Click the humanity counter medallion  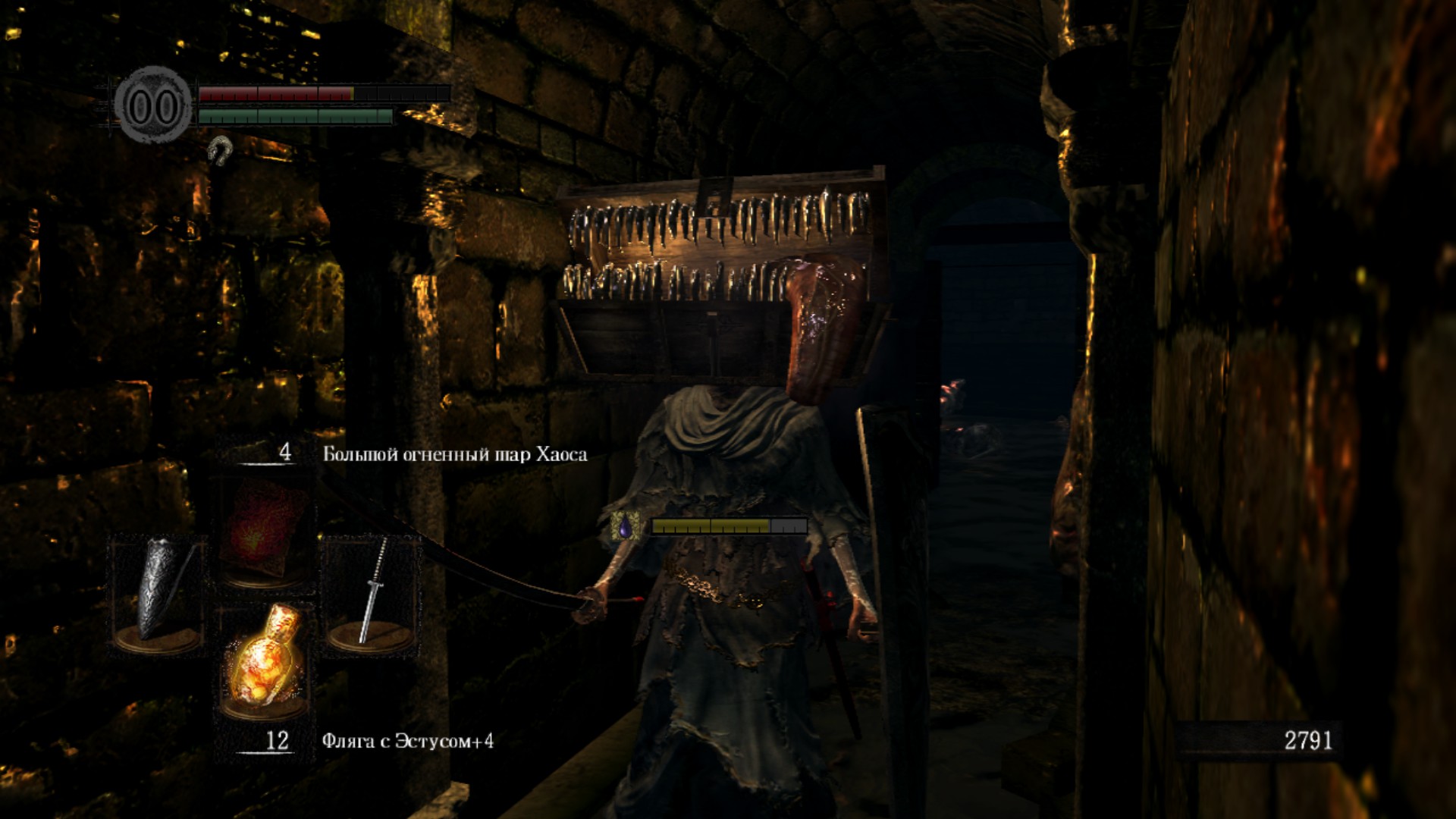pyautogui.click(x=153, y=105)
